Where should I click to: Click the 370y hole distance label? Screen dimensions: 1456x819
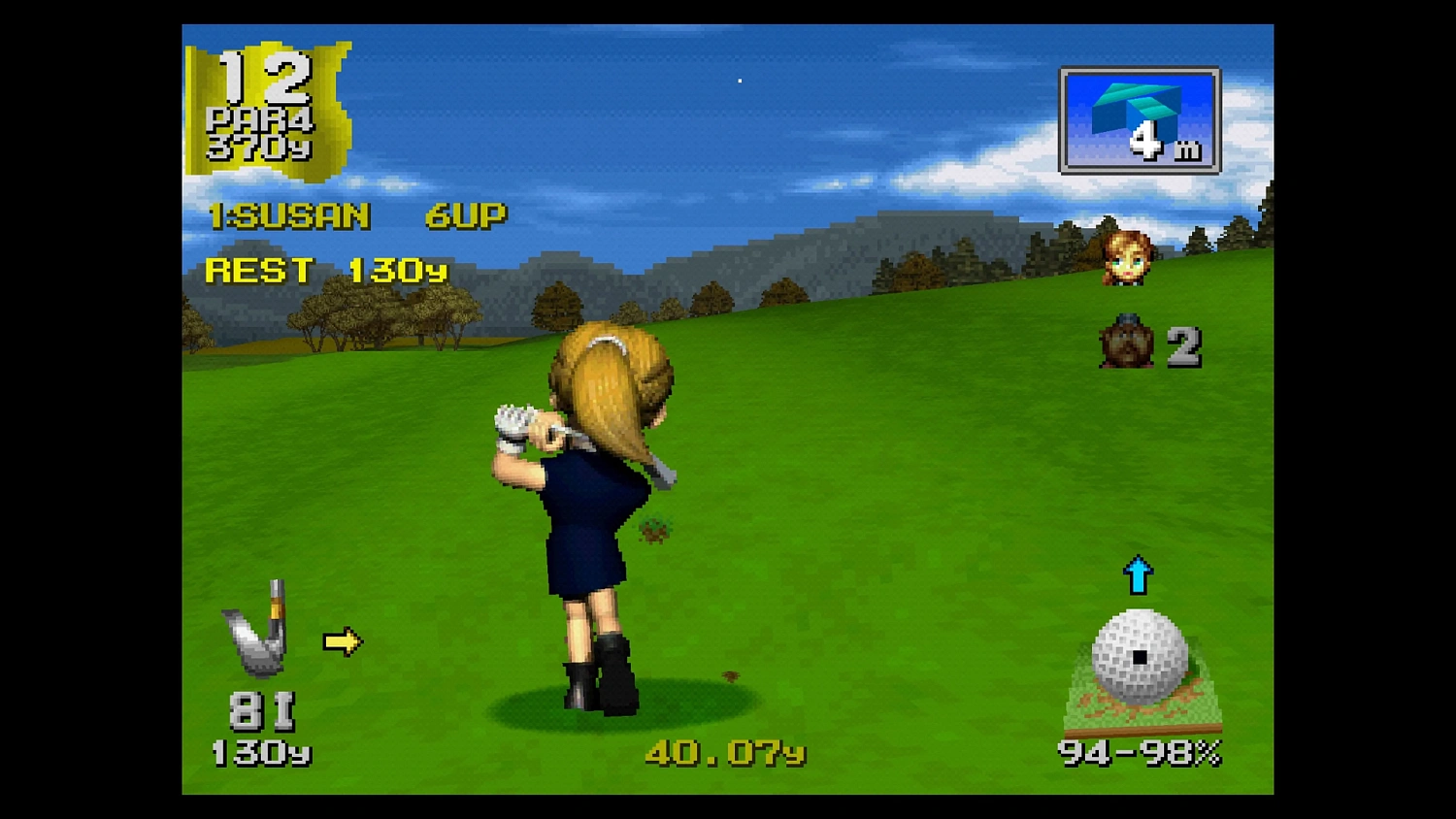260,146
